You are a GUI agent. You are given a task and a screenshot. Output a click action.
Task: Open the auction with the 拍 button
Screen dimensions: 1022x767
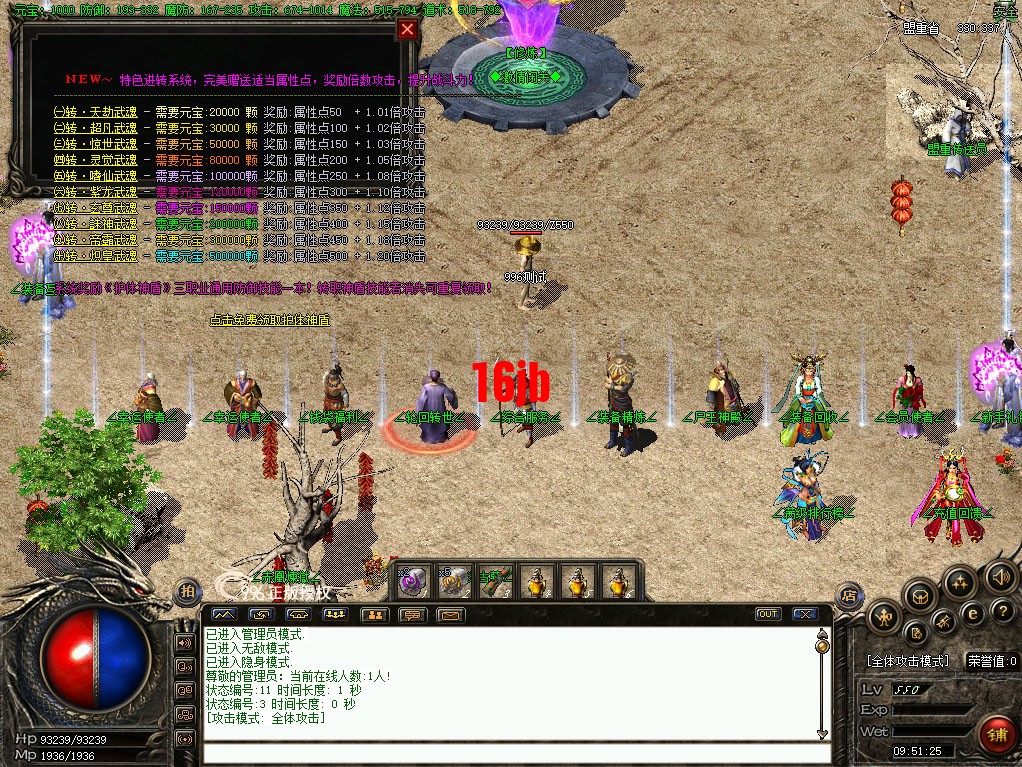[x=186, y=591]
